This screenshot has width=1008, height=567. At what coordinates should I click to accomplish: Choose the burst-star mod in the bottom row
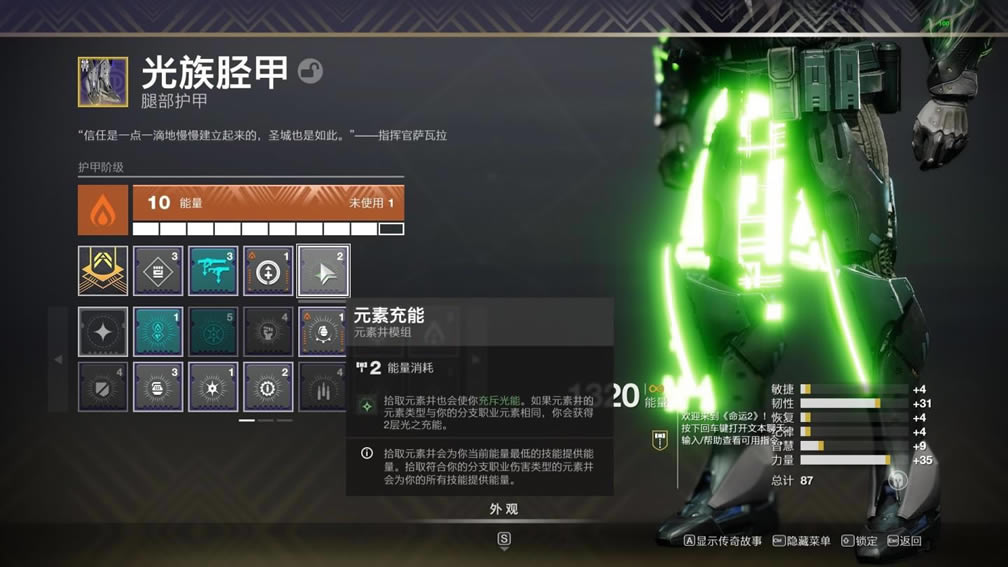click(213, 386)
